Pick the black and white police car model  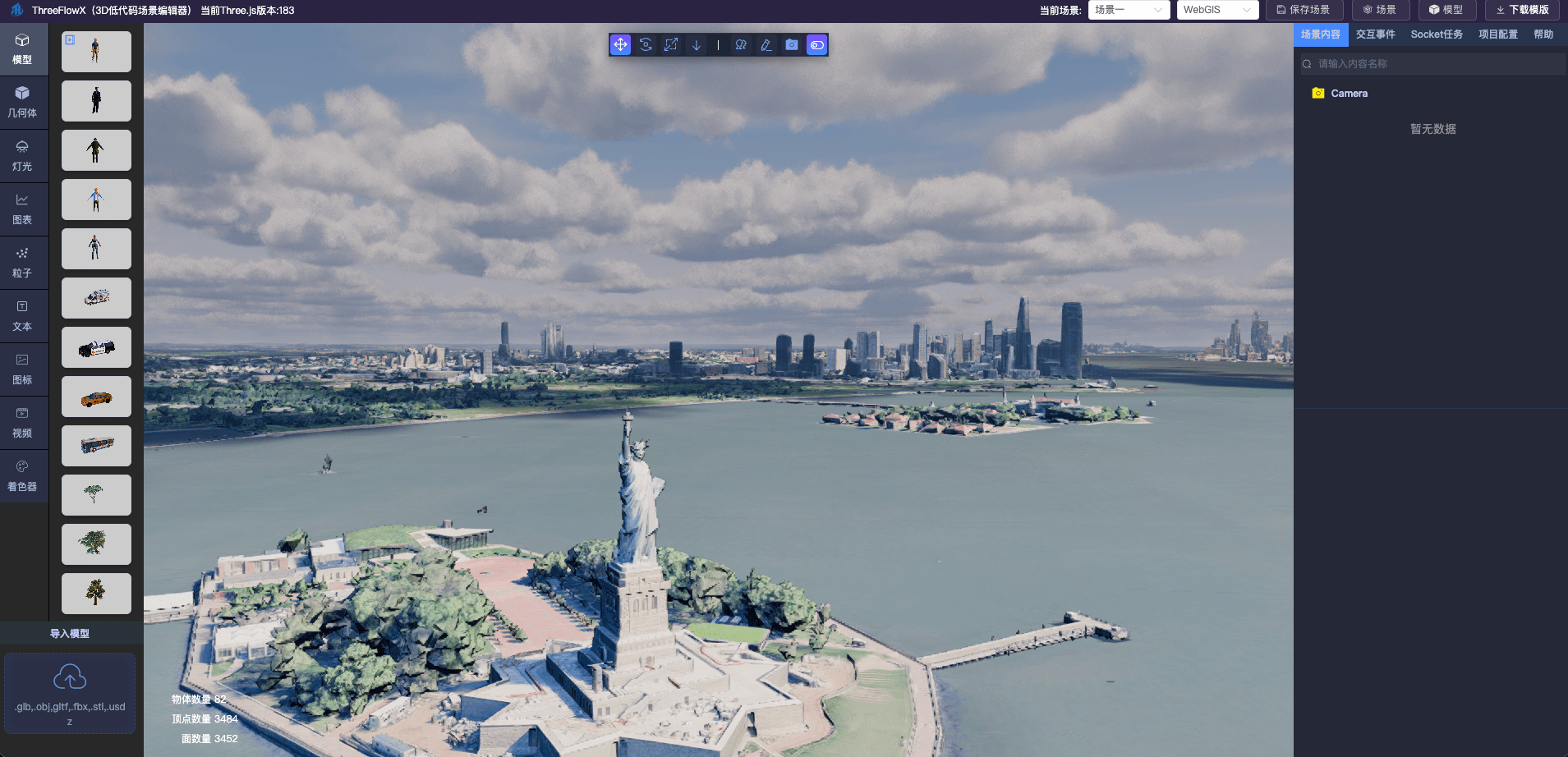[96, 348]
